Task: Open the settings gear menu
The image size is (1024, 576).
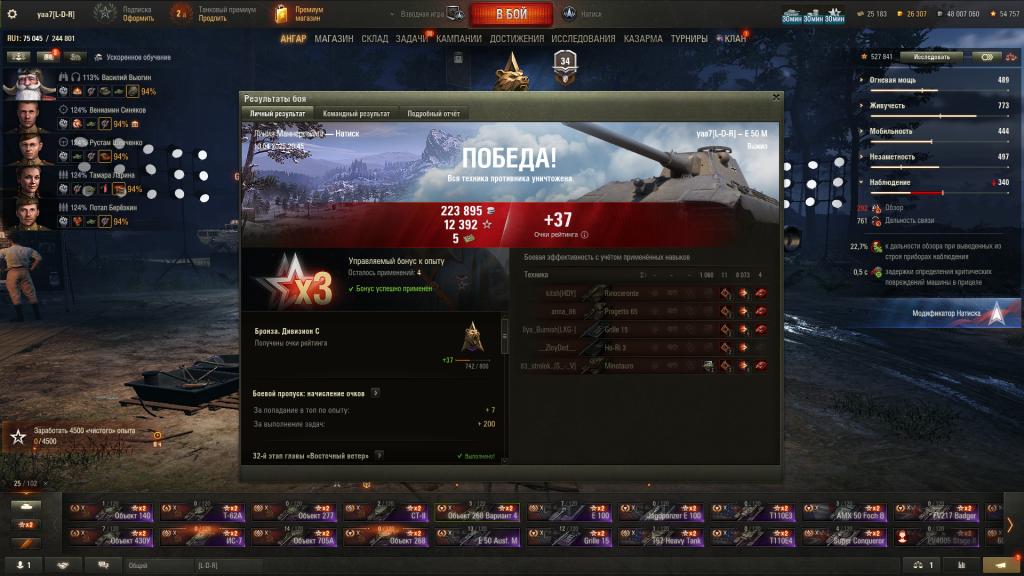Action: click(13, 14)
